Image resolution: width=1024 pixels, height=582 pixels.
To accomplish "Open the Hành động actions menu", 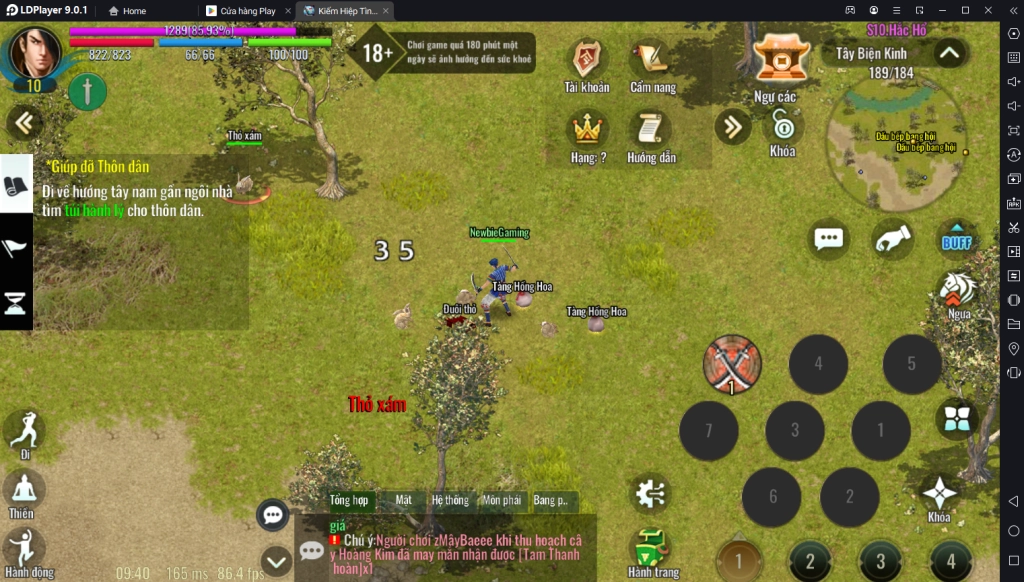I will [22, 548].
